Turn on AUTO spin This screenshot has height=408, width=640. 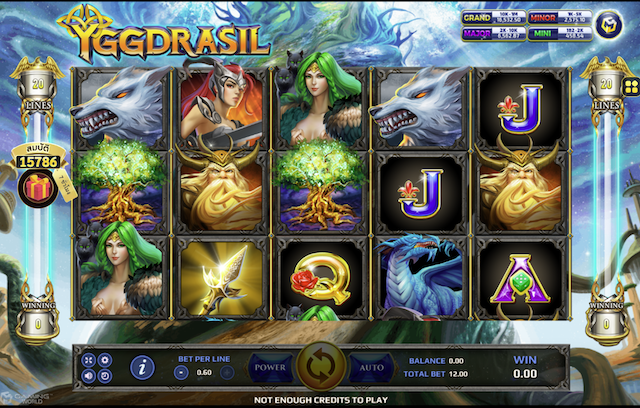370,367
